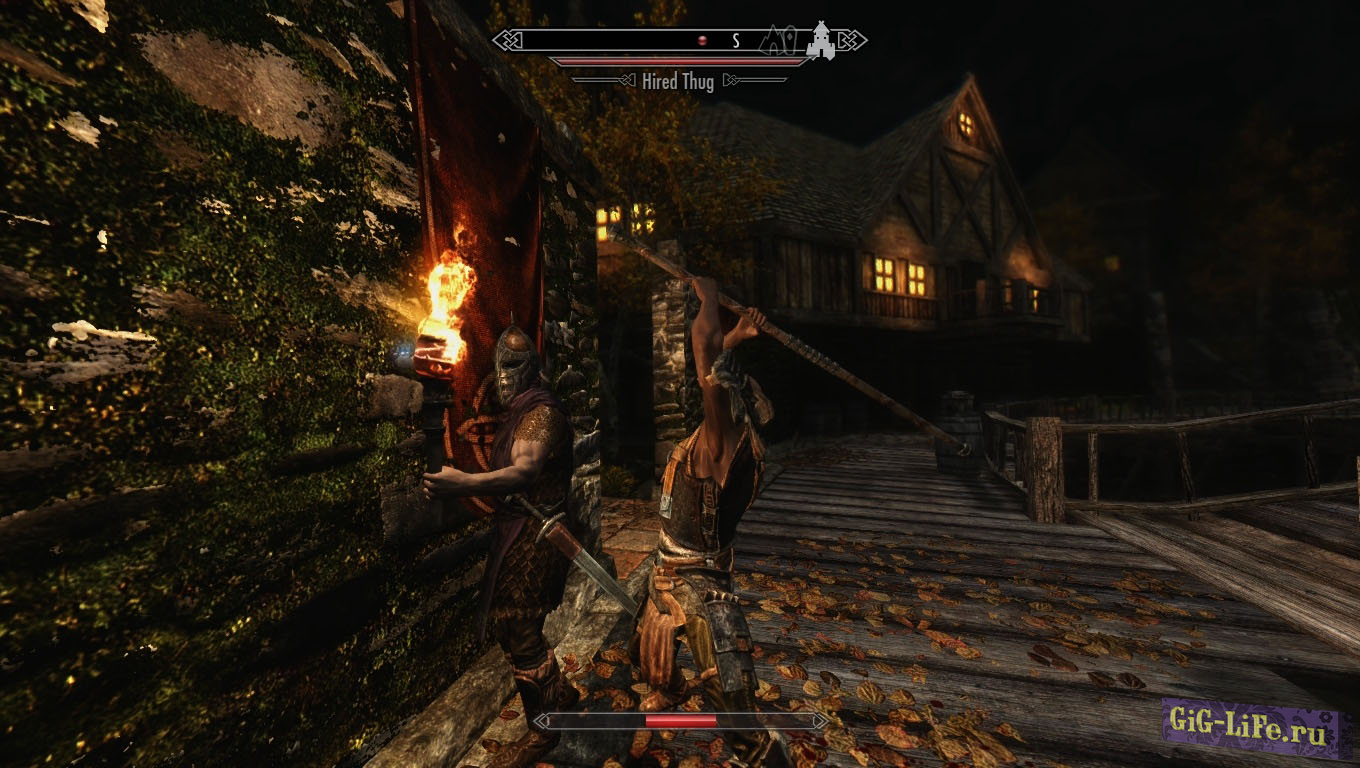
Task: Click the GiG-Life.ru watermark
Action: click(1251, 724)
